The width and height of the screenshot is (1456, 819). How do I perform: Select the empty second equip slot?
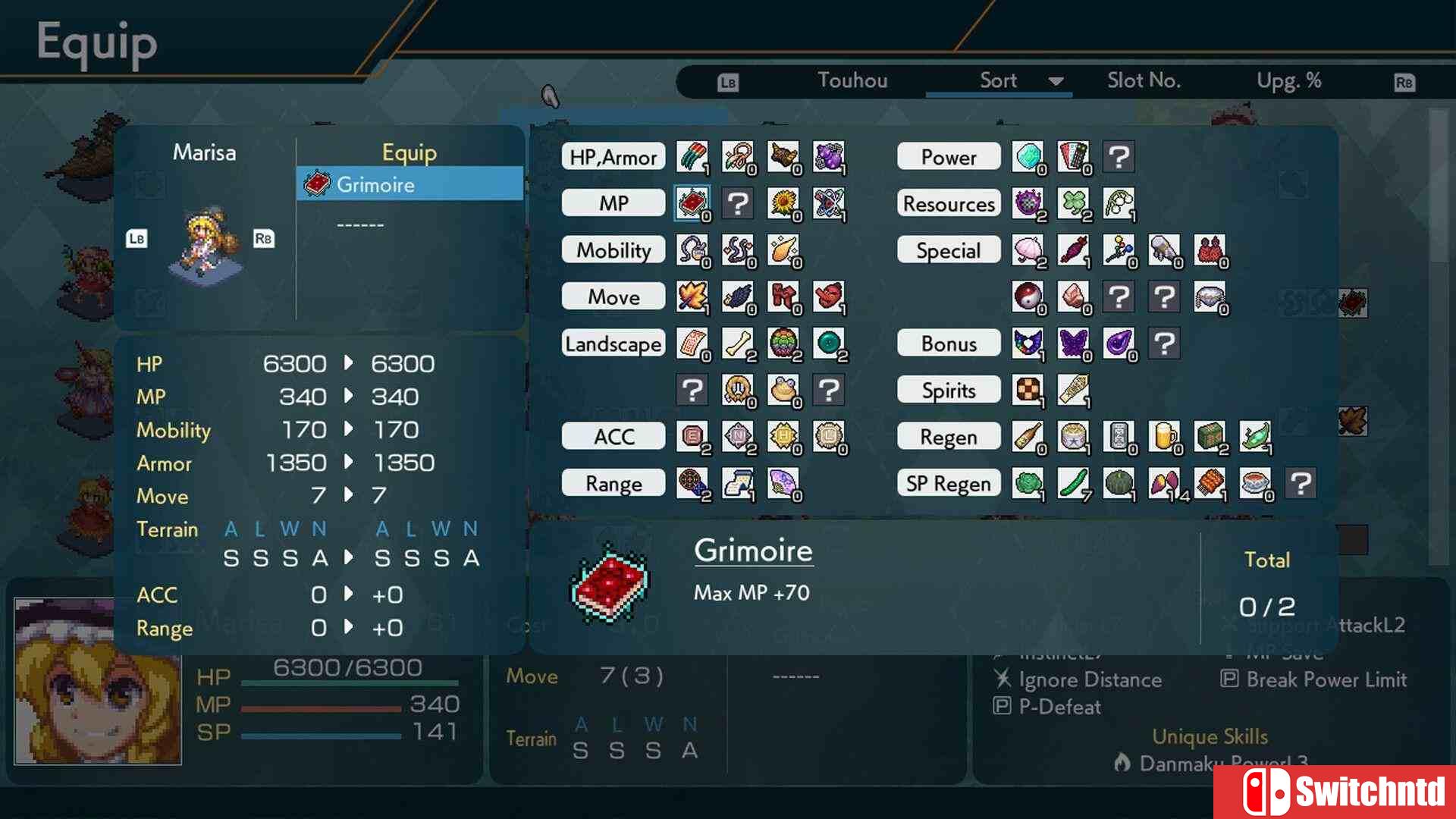click(361, 225)
